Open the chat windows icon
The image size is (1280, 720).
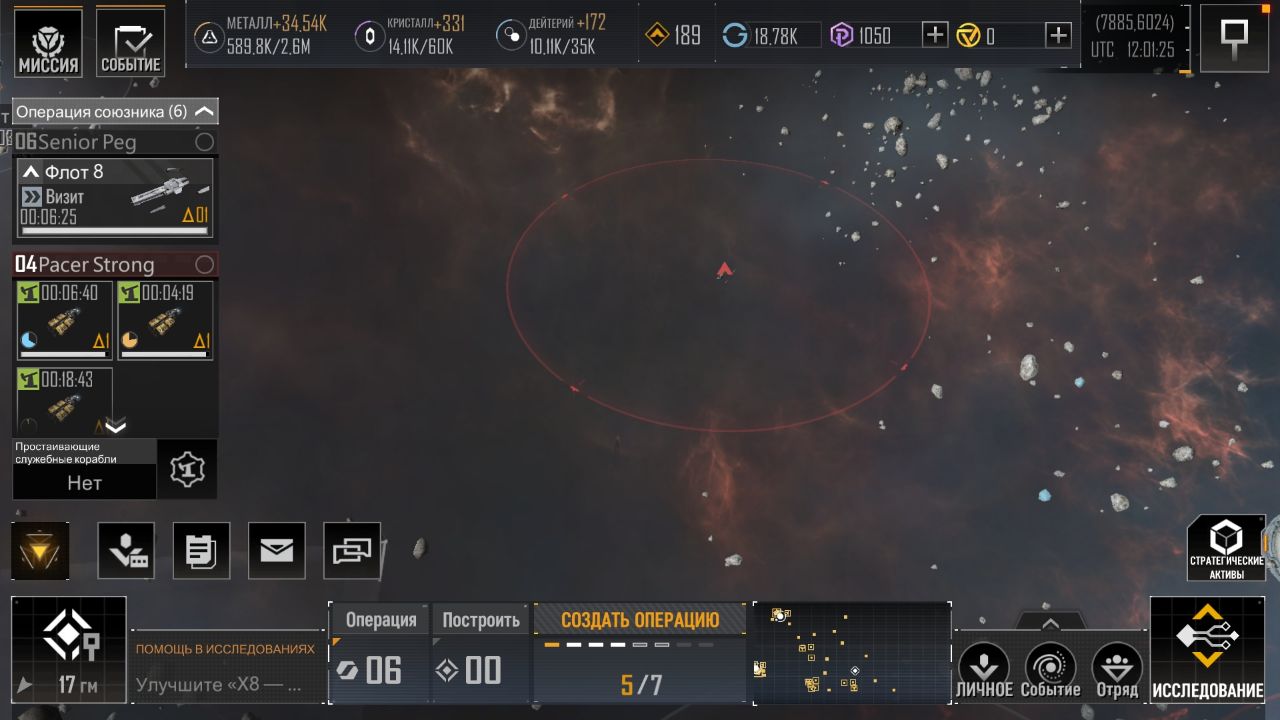(352, 550)
